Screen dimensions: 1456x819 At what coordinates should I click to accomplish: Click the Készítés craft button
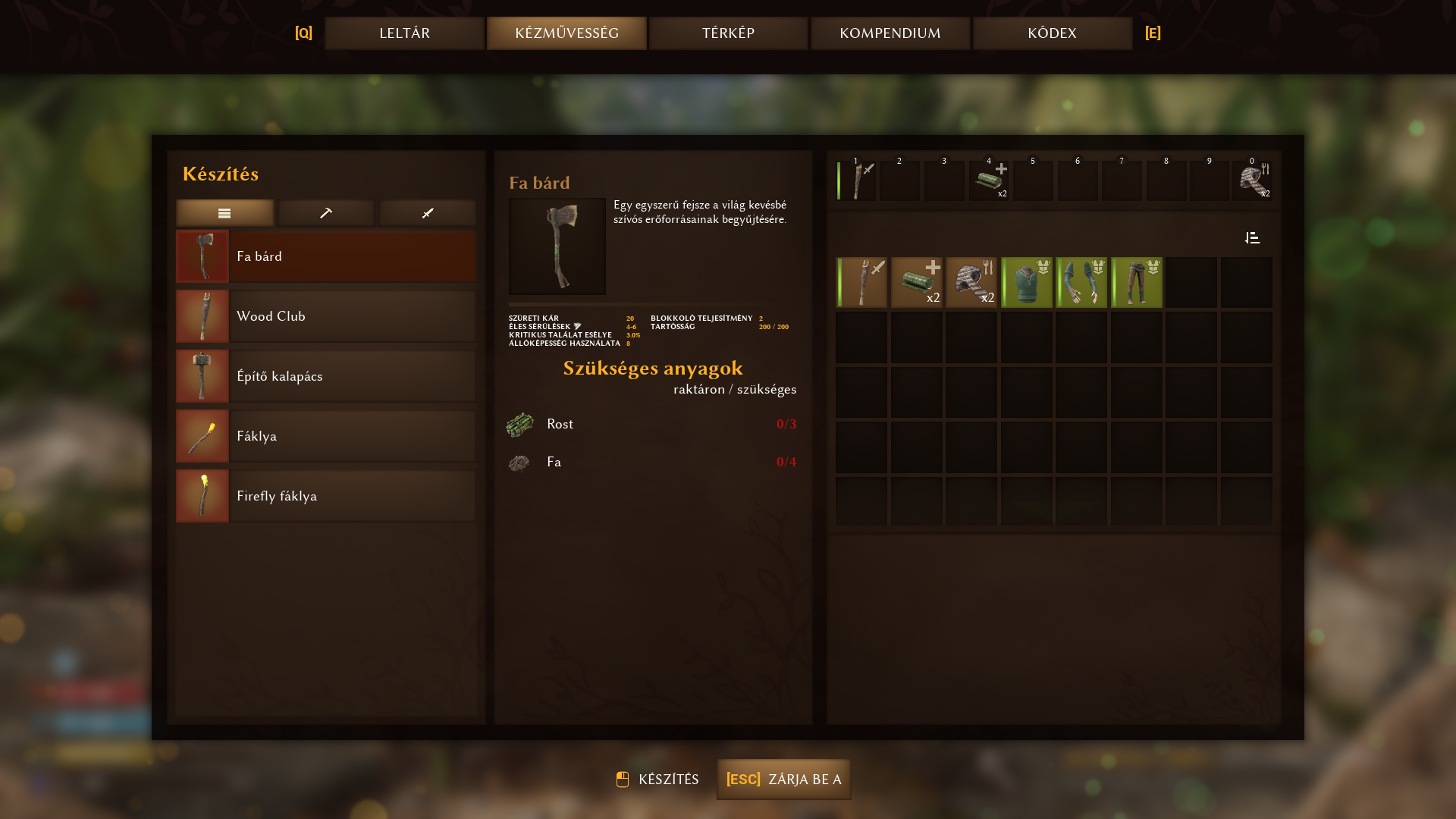tap(657, 780)
